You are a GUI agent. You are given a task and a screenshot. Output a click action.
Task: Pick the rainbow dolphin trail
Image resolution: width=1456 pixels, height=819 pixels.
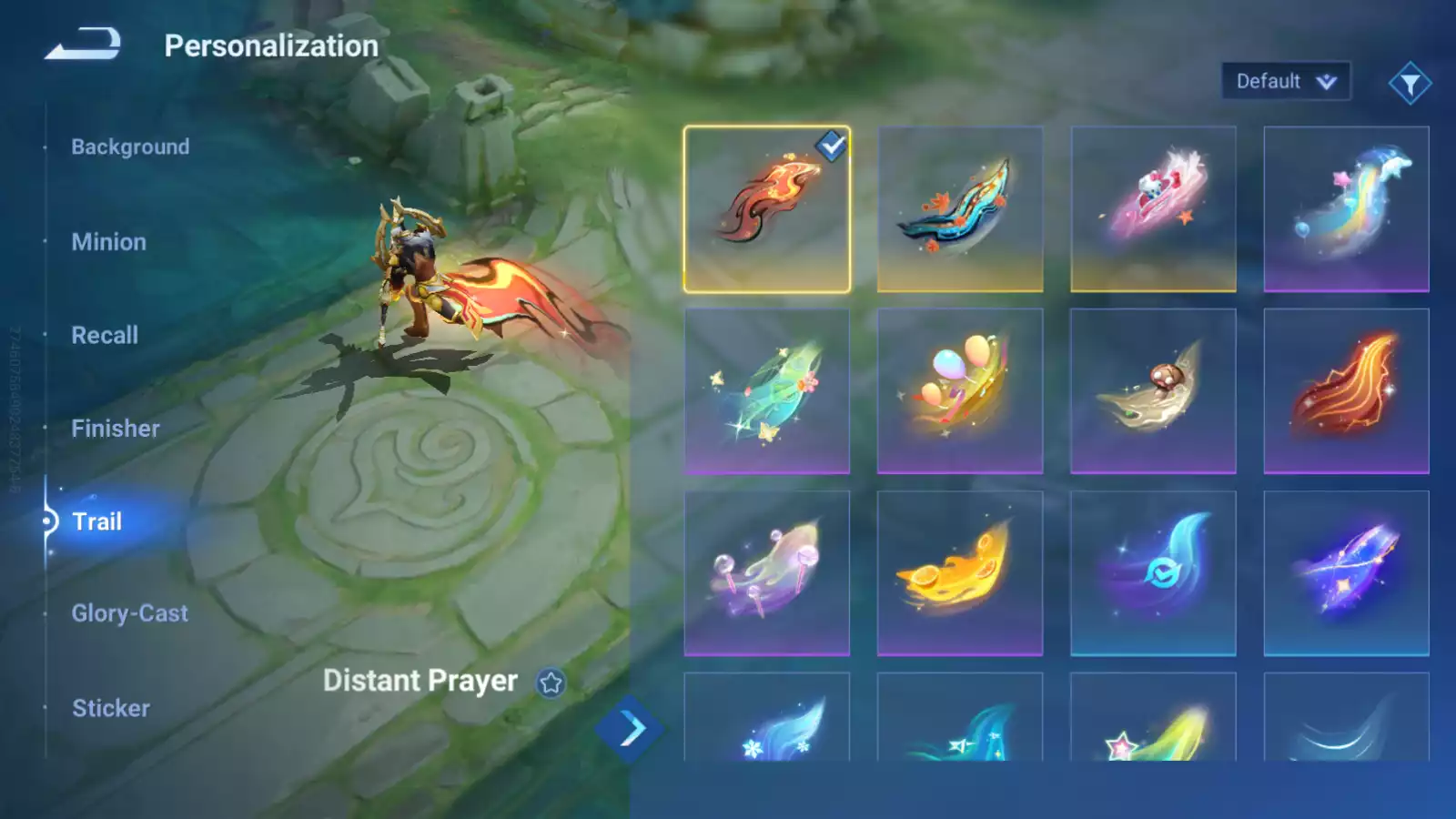click(x=1346, y=209)
